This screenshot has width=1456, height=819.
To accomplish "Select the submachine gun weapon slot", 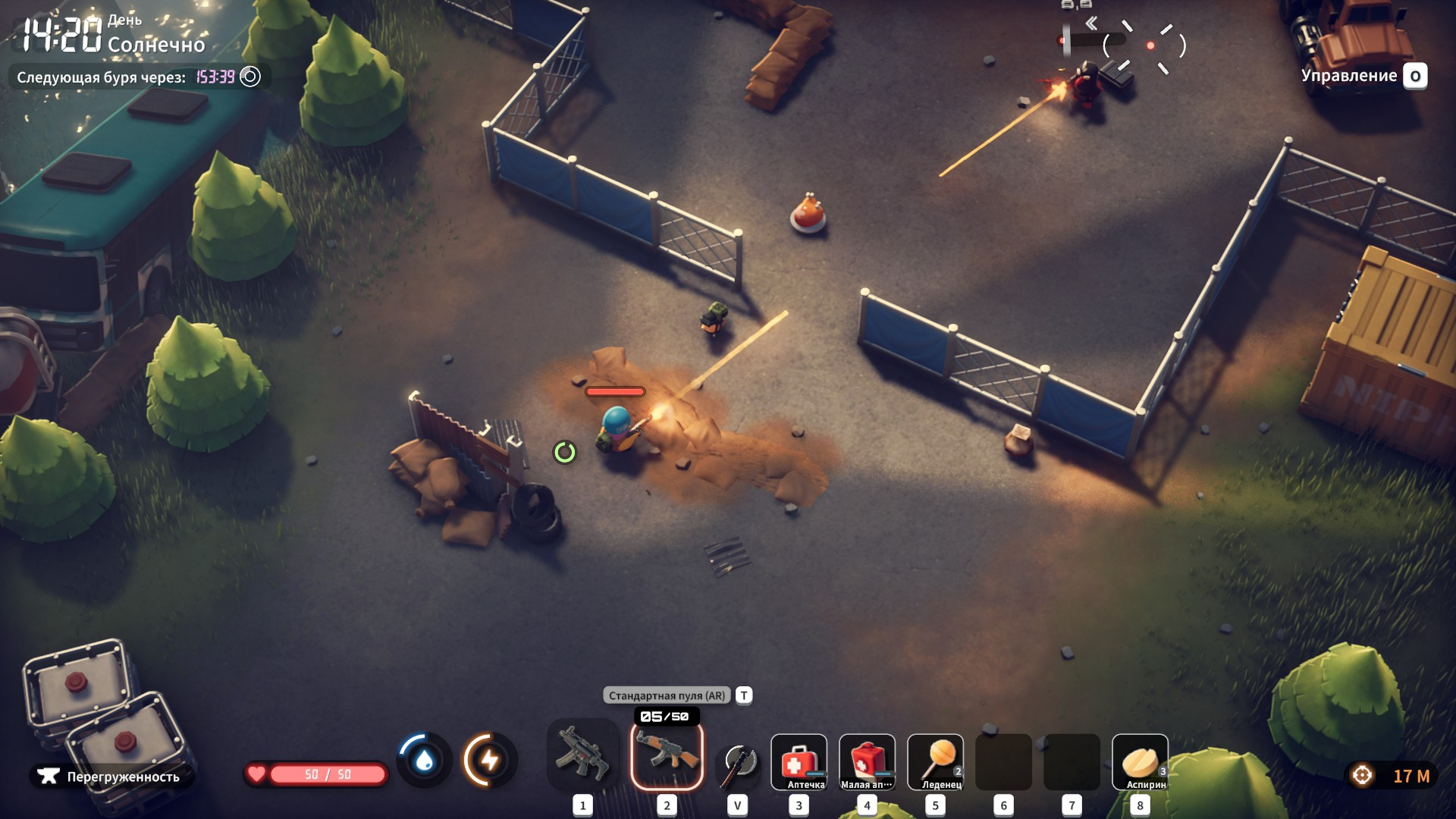I will 582,755.
